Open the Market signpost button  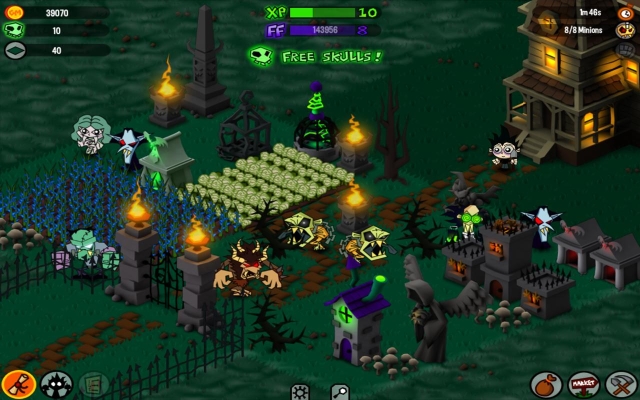click(583, 384)
